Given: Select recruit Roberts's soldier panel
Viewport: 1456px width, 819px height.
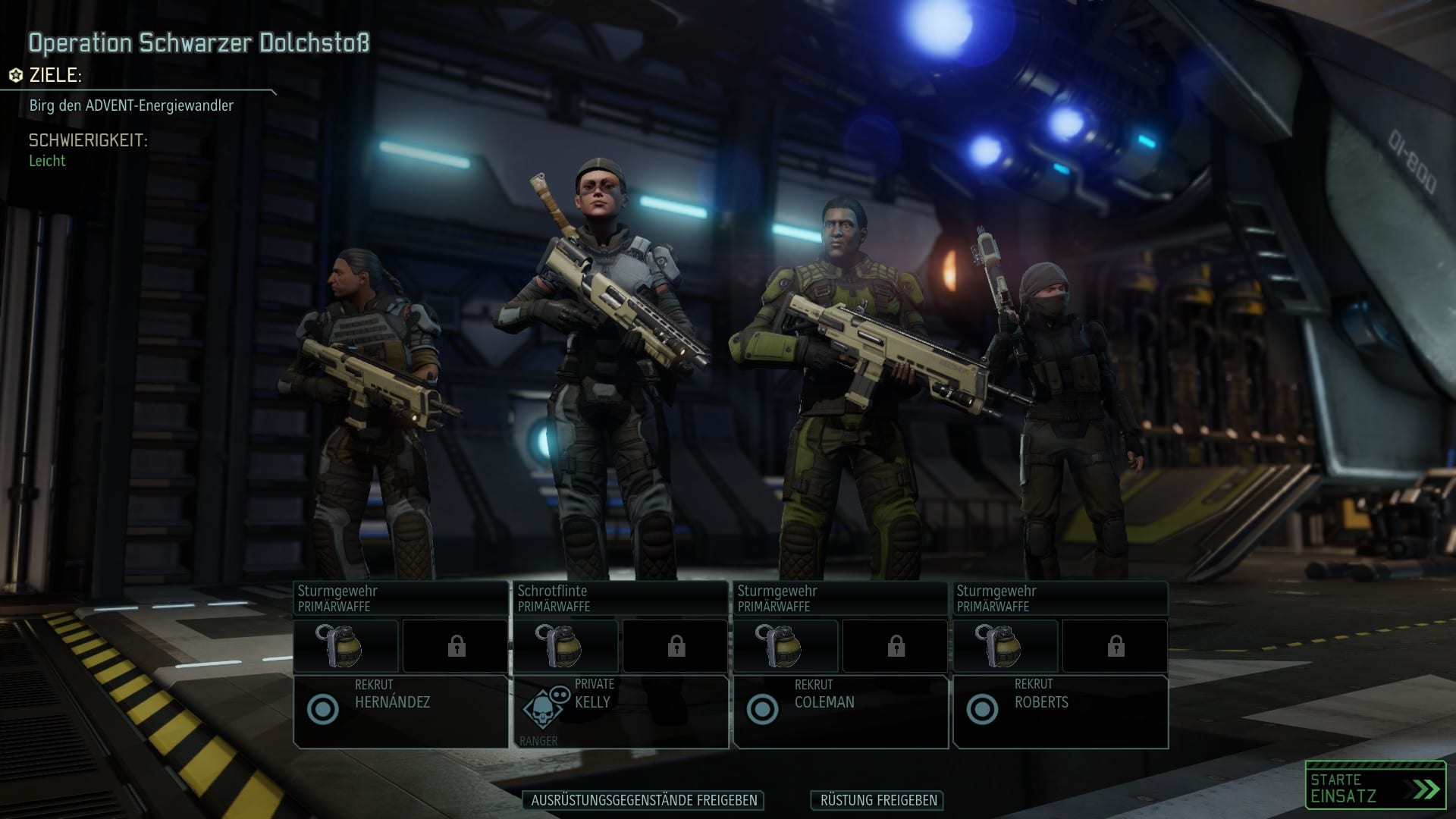Looking at the screenshot, I should coord(1060,711).
